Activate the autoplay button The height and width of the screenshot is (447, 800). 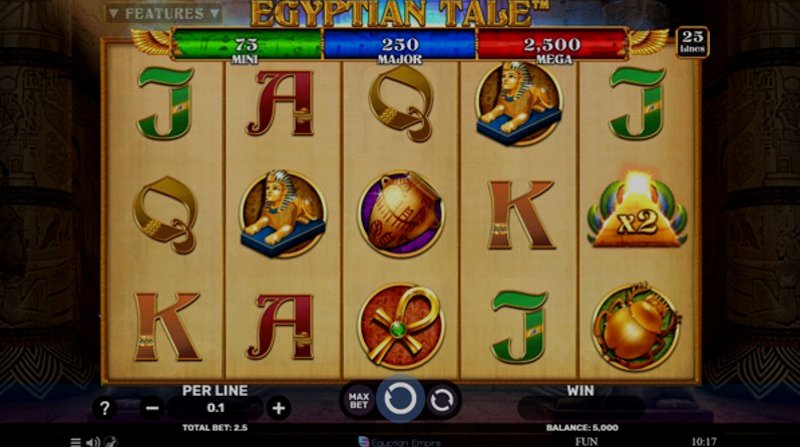(x=441, y=400)
